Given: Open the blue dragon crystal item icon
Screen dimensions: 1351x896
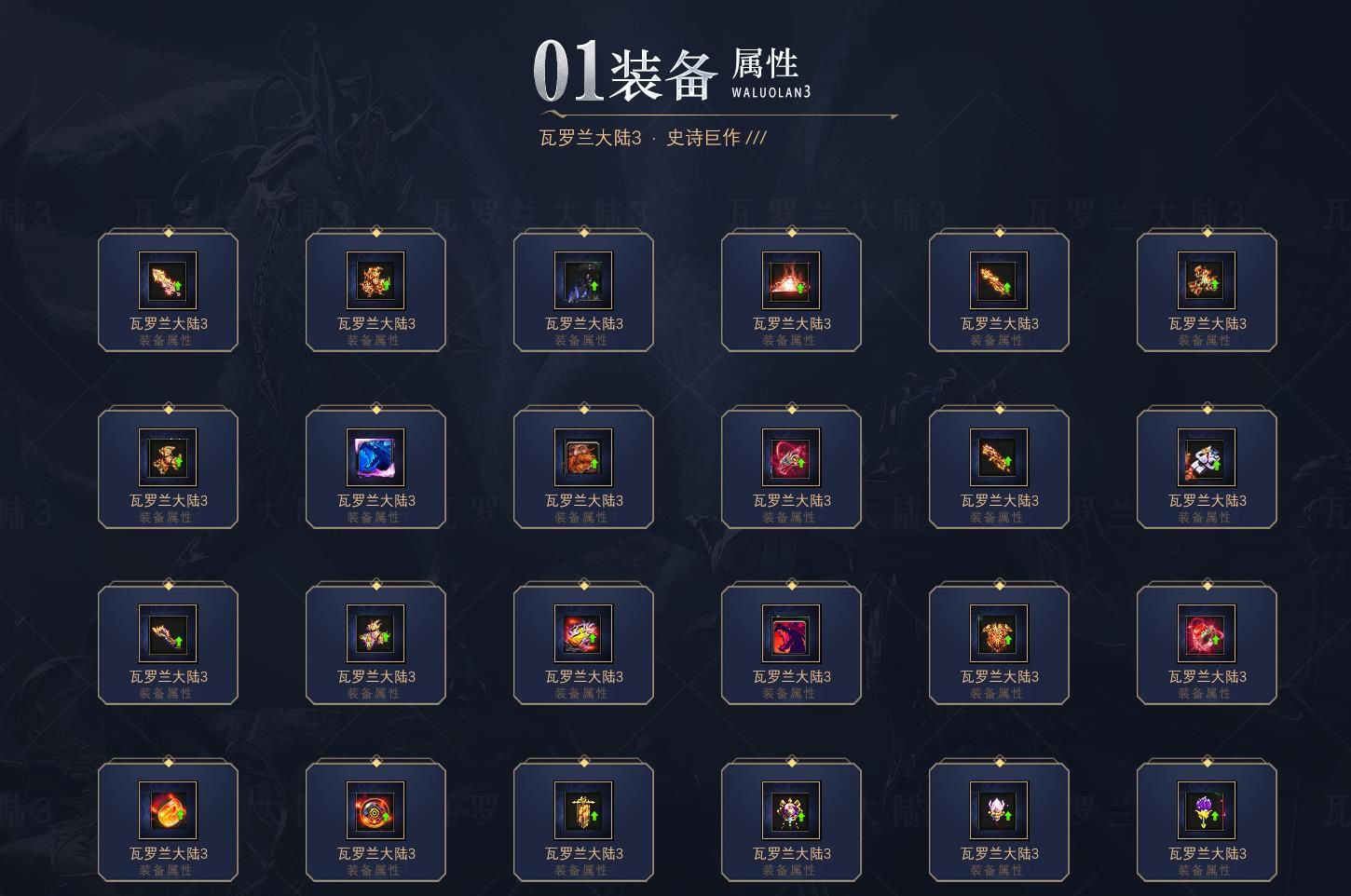Looking at the screenshot, I should pyautogui.click(x=375, y=456).
